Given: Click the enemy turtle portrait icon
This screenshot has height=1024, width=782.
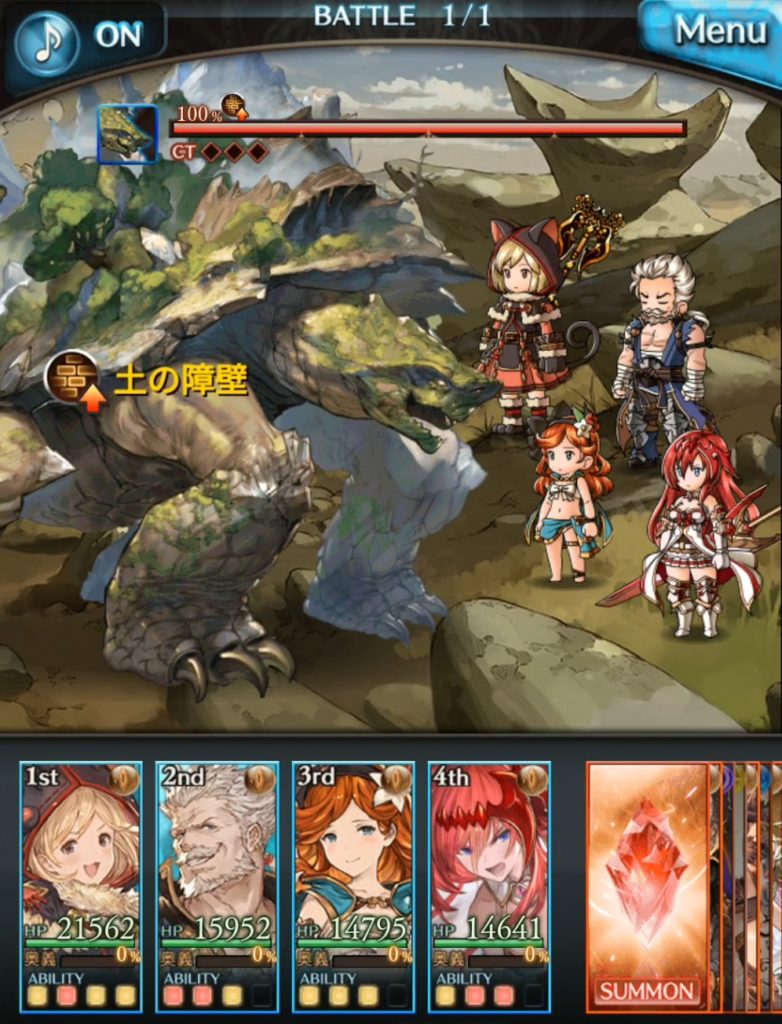Looking at the screenshot, I should pos(127,134).
